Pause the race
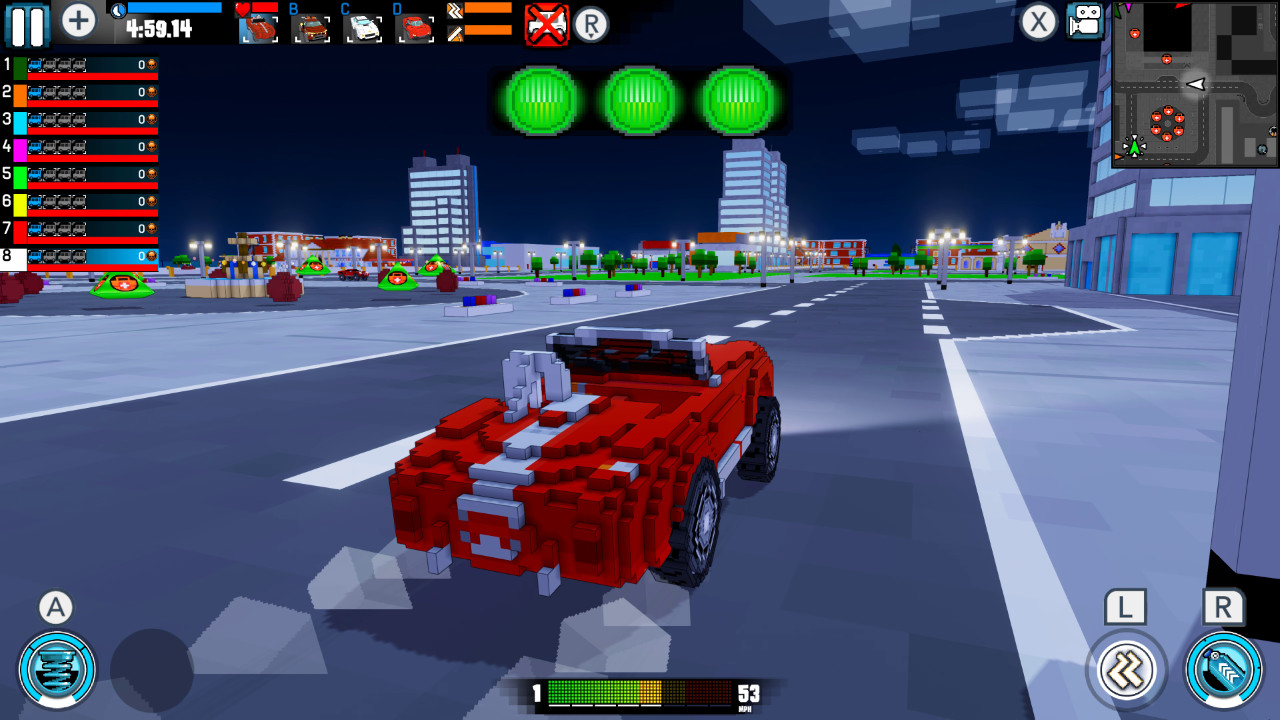This screenshot has height=720, width=1280. (27, 21)
